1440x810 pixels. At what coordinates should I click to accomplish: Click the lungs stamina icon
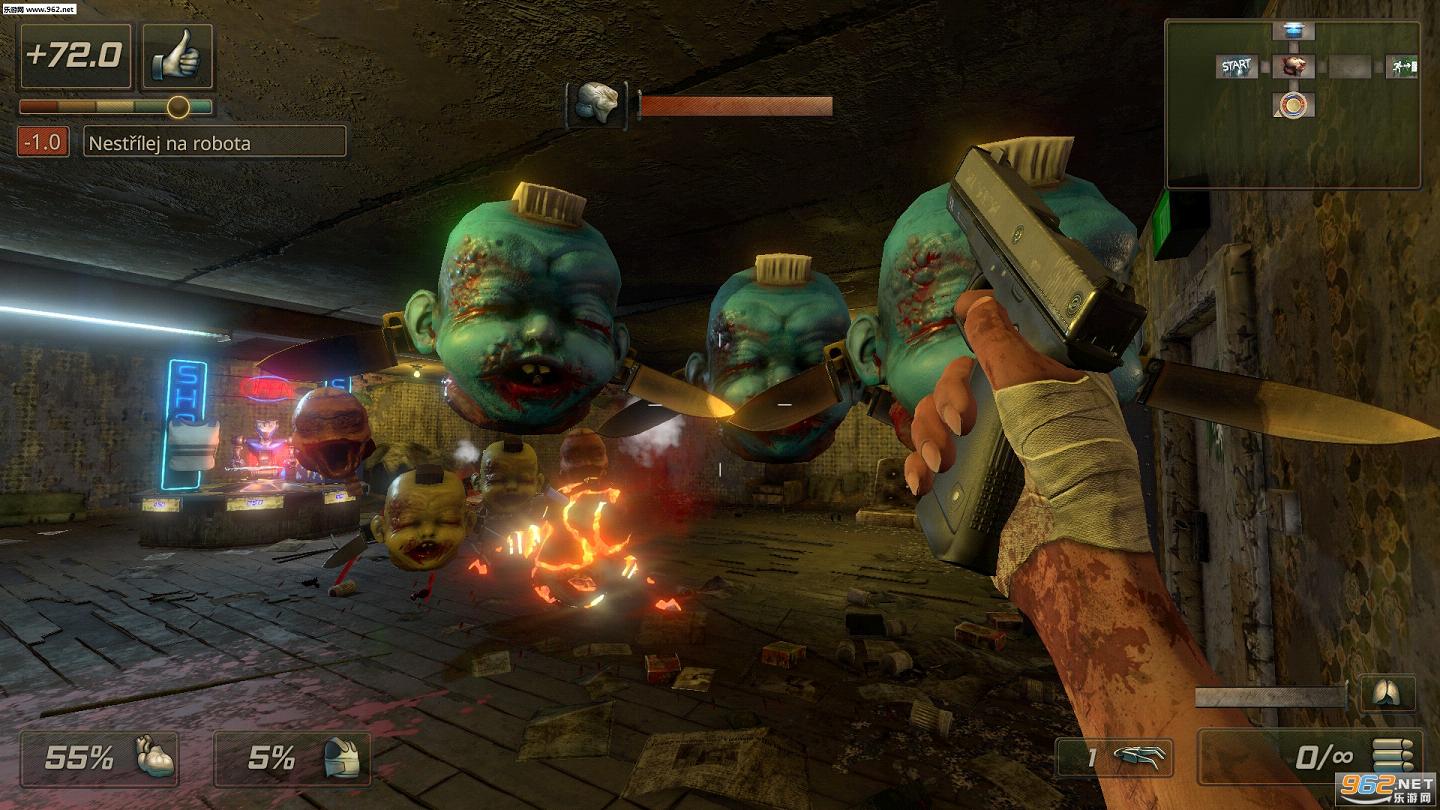pyautogui.click(x=1387, y=694)
